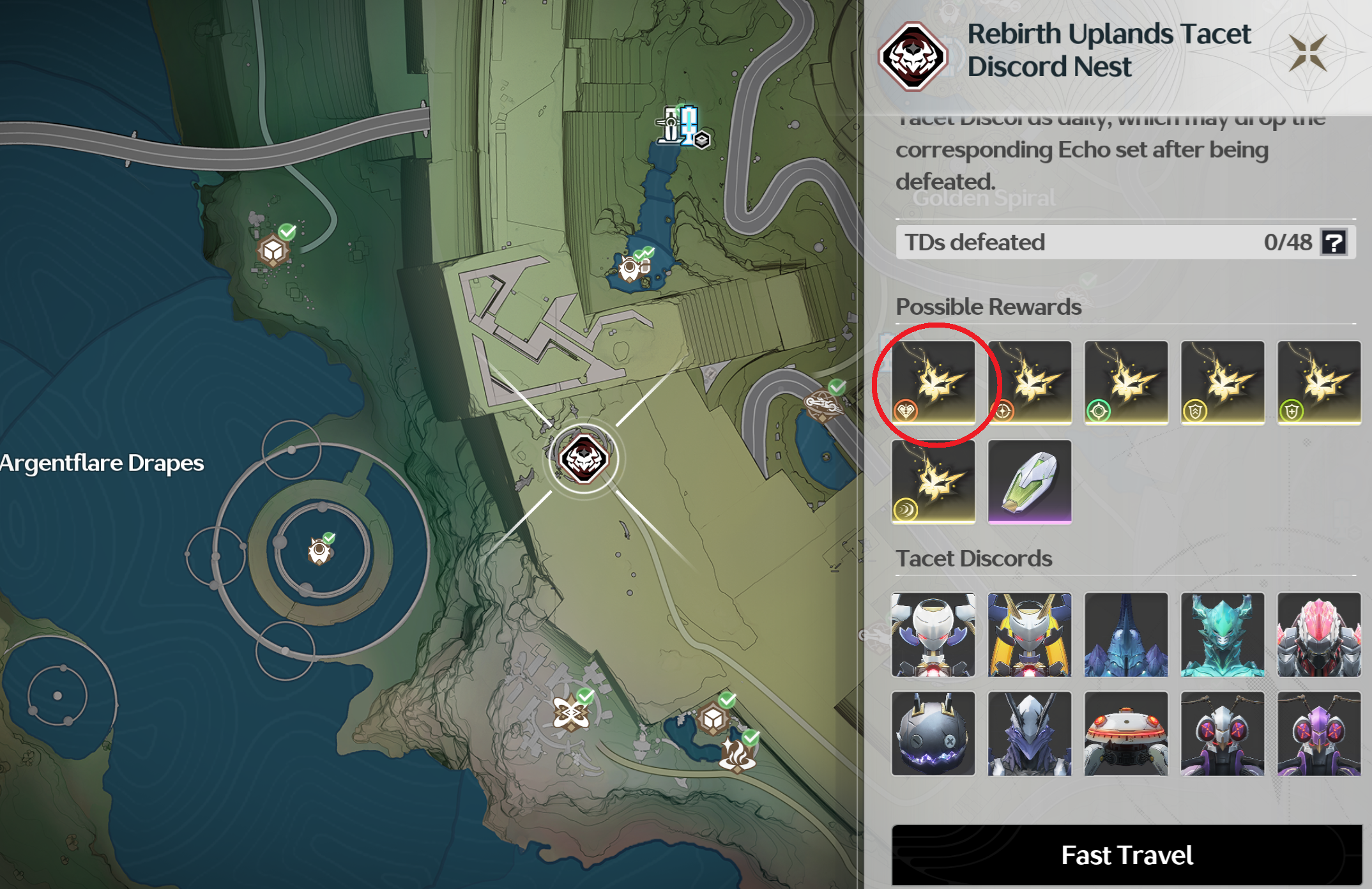
Task: Select the cube marker on the northwest peninsula
Action: click(x=273, y=250)
